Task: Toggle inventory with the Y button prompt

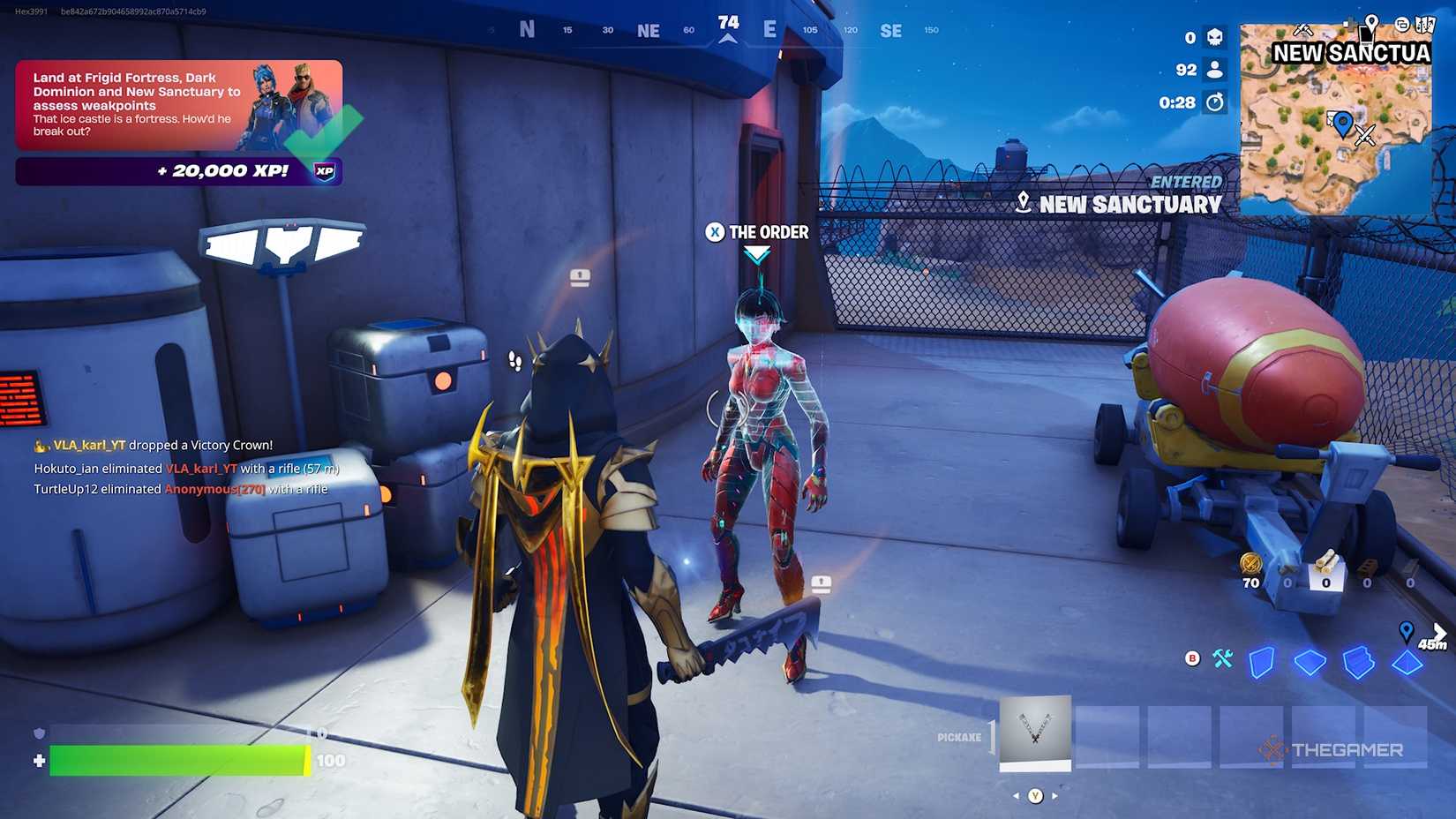Action: [1036, 796]
